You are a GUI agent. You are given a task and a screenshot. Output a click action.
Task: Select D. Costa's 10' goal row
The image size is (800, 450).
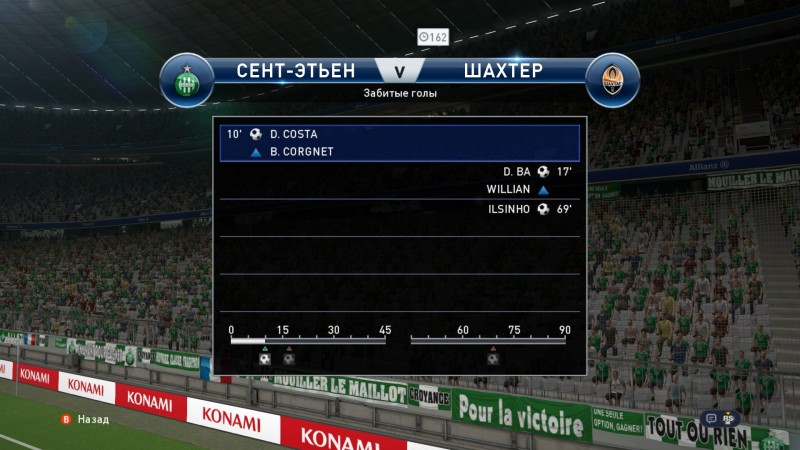point(399,134)
